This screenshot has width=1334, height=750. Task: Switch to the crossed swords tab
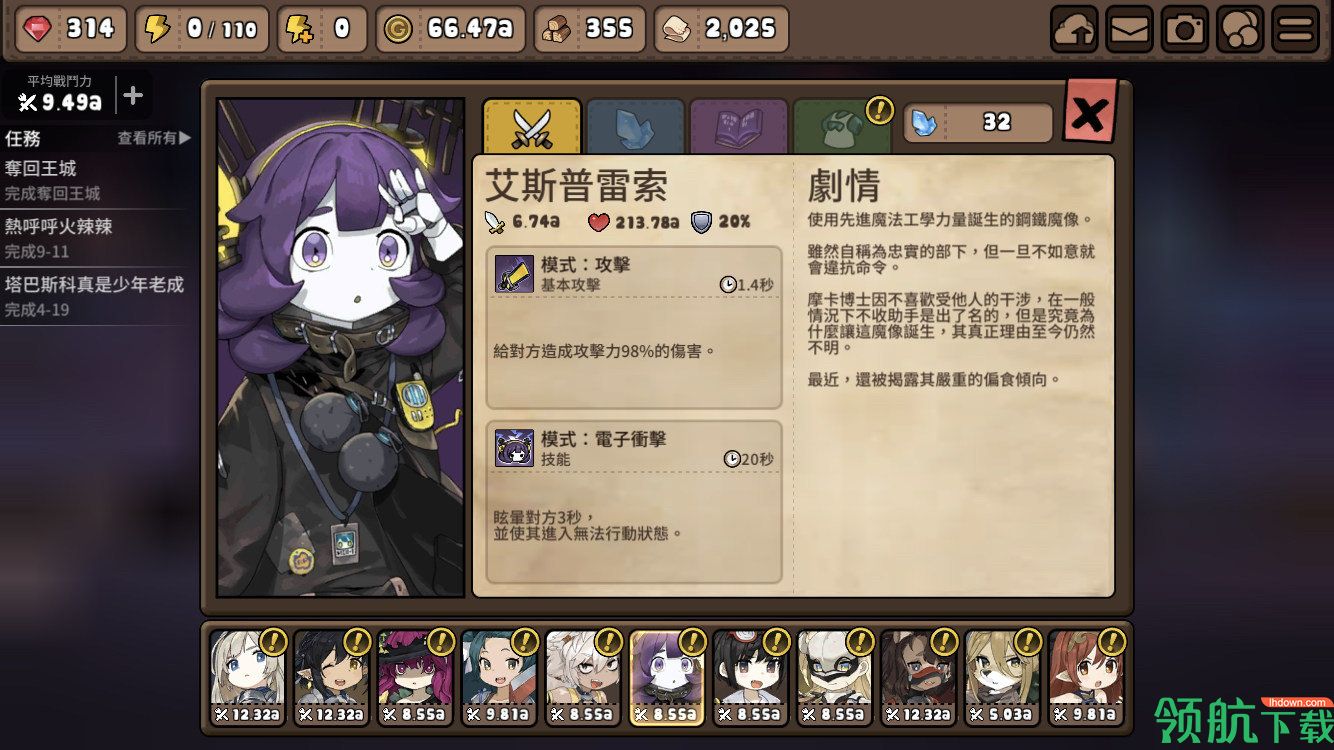click(532, 127)
